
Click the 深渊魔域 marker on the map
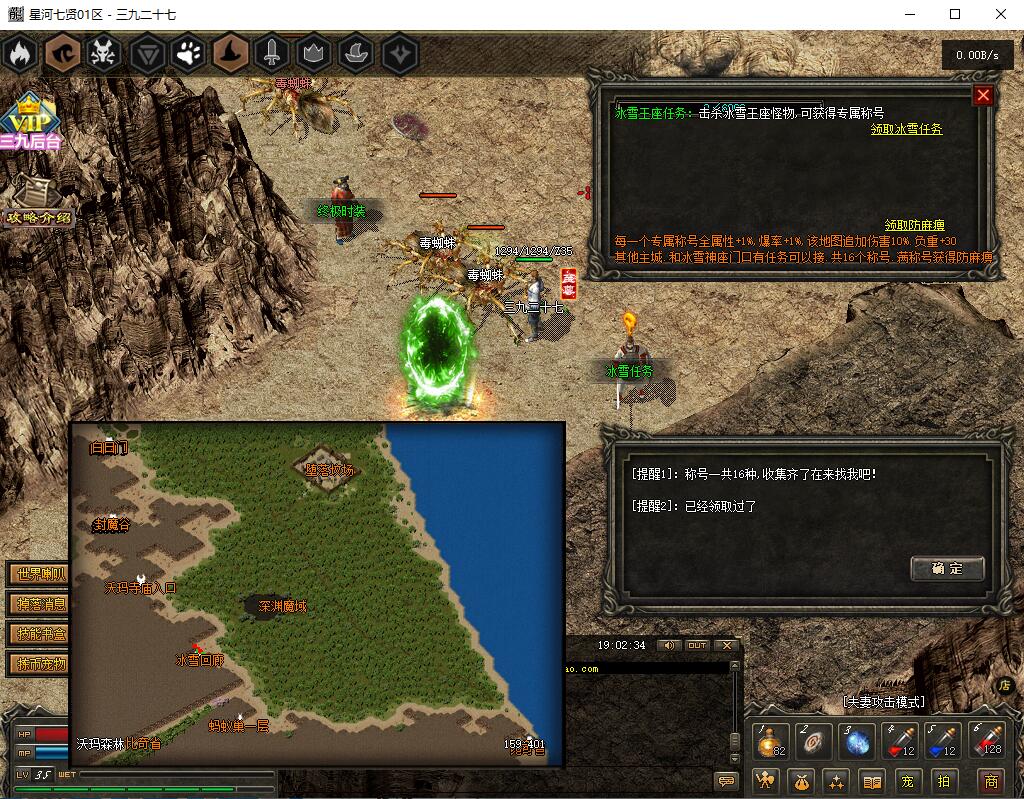281,606
